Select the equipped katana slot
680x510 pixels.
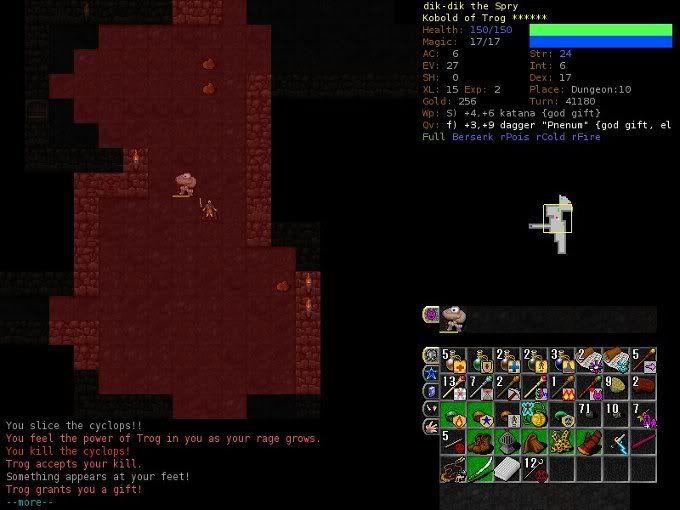(x=480, y=469)
